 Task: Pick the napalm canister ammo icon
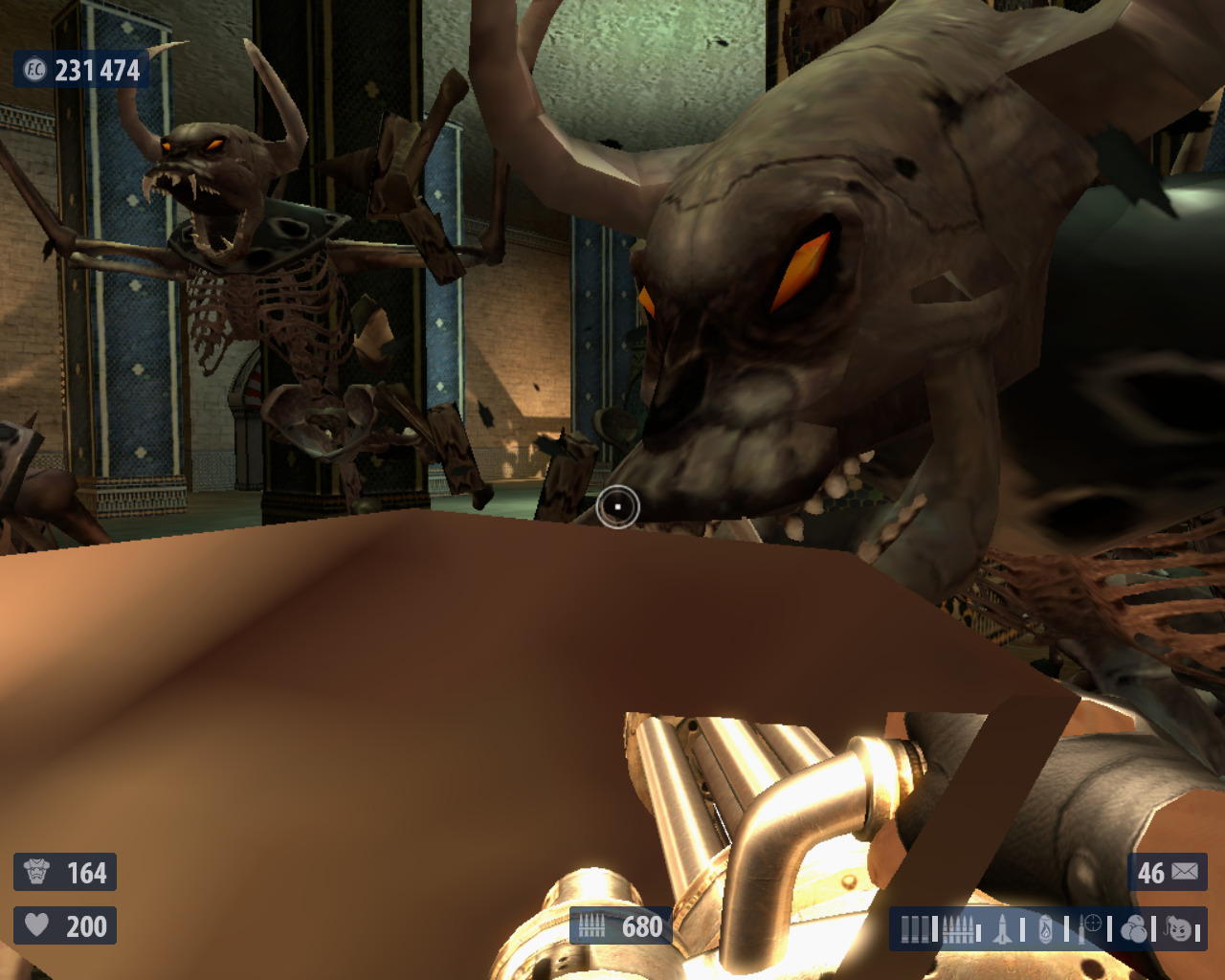[x=1046, y=929]
